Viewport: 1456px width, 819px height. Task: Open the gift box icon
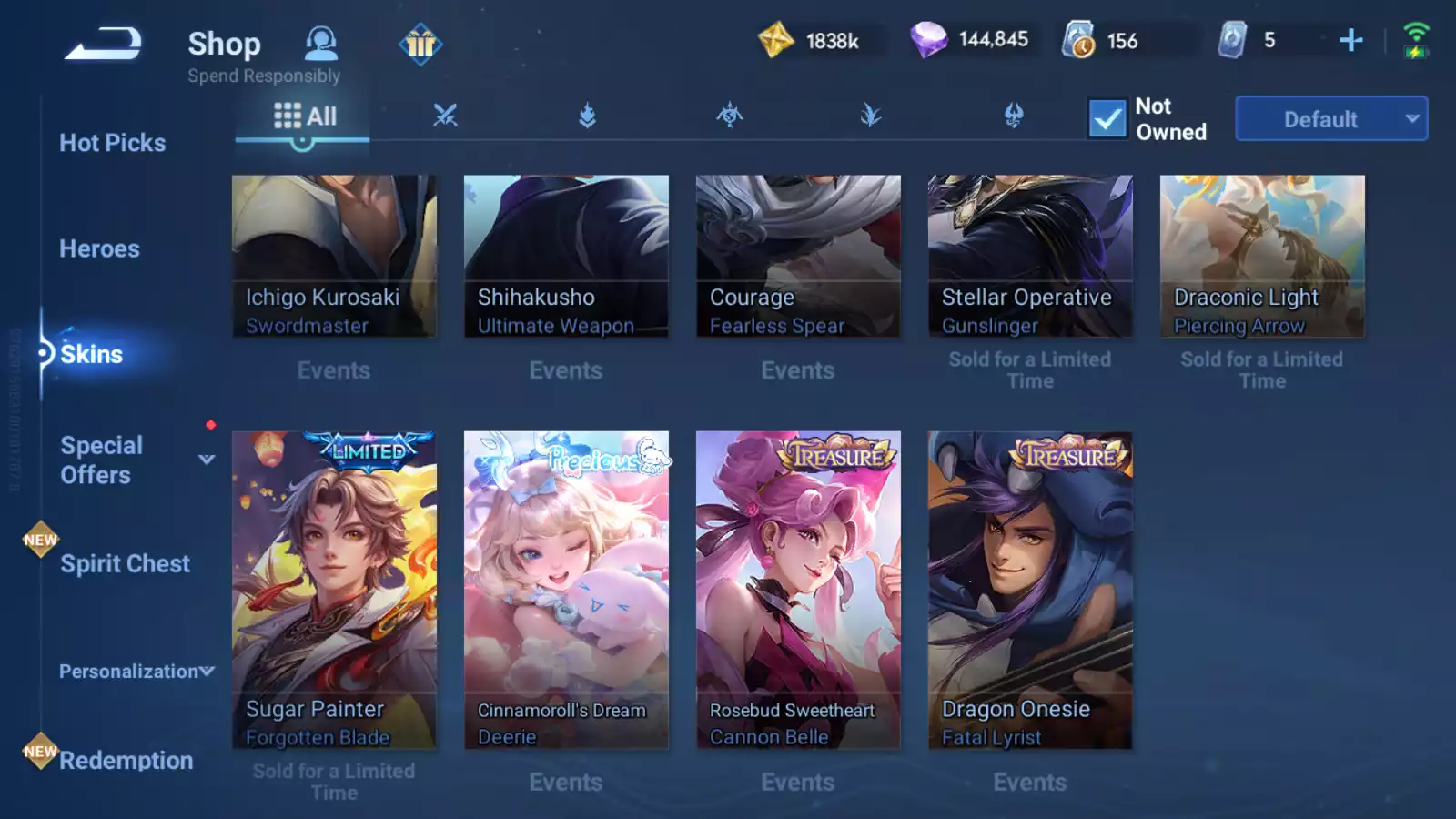[420, 43]
